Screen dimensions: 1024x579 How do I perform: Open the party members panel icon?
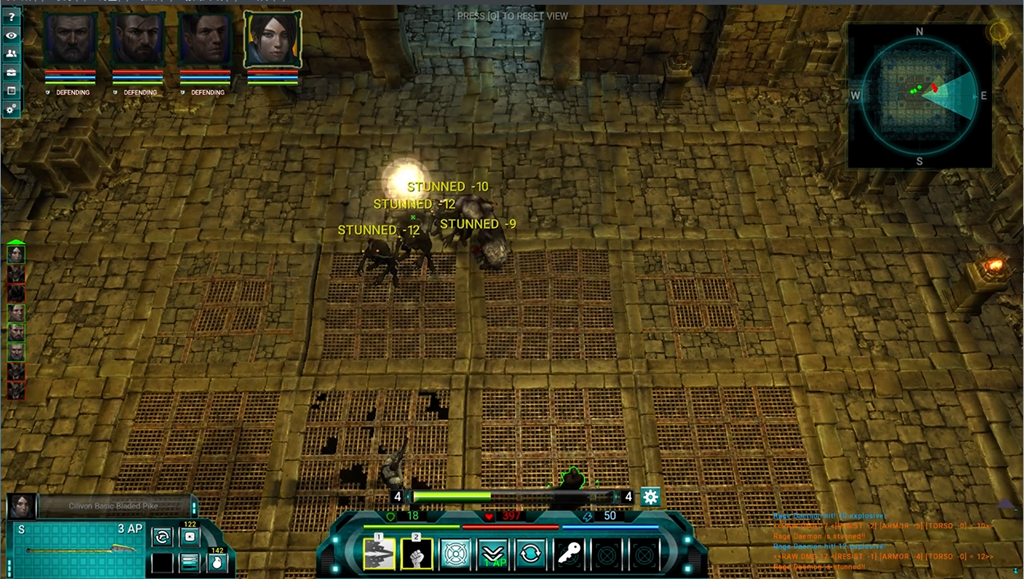(x=11, y=54)
